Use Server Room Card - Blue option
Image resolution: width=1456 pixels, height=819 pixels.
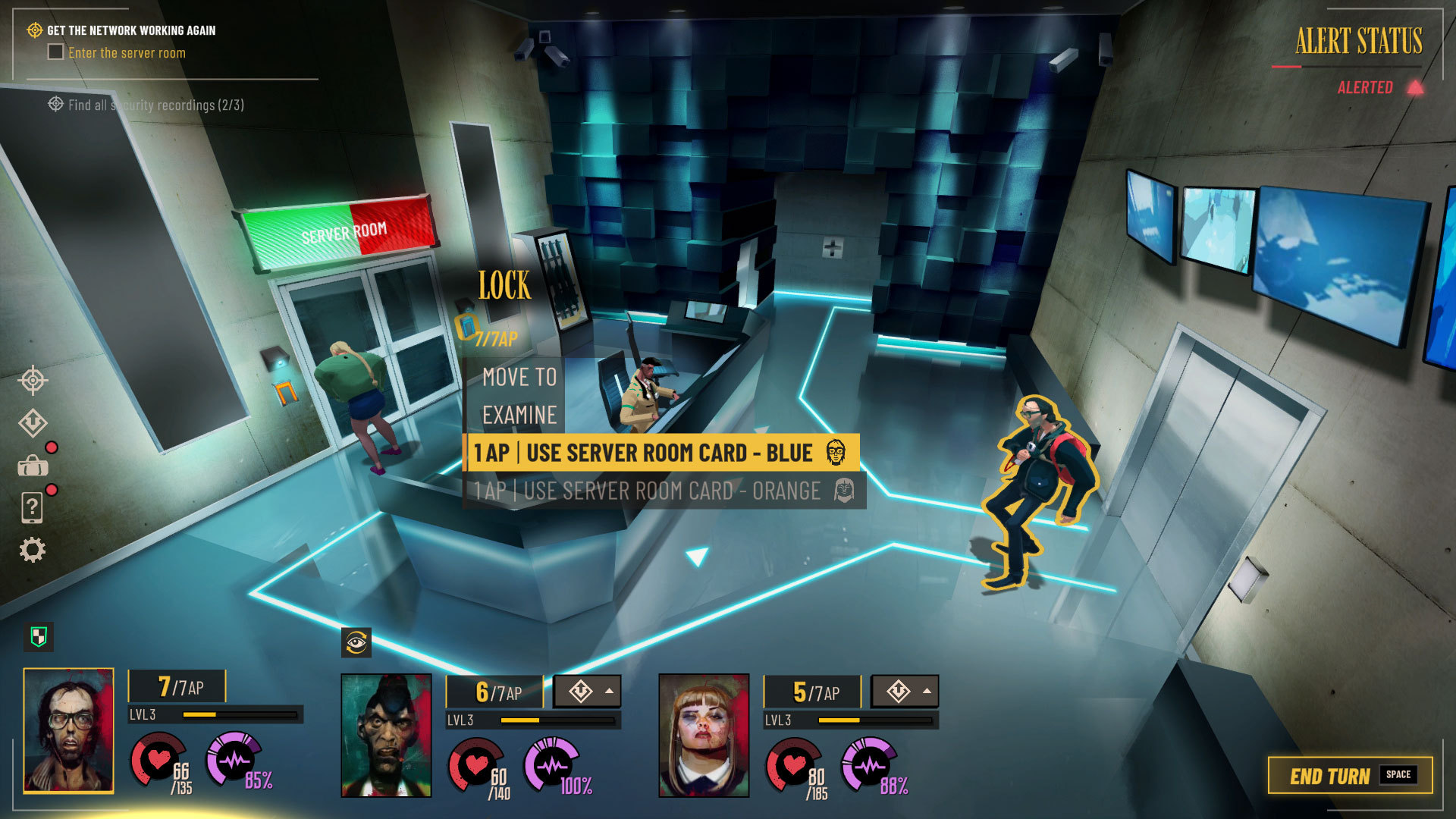tap(660, 453)
